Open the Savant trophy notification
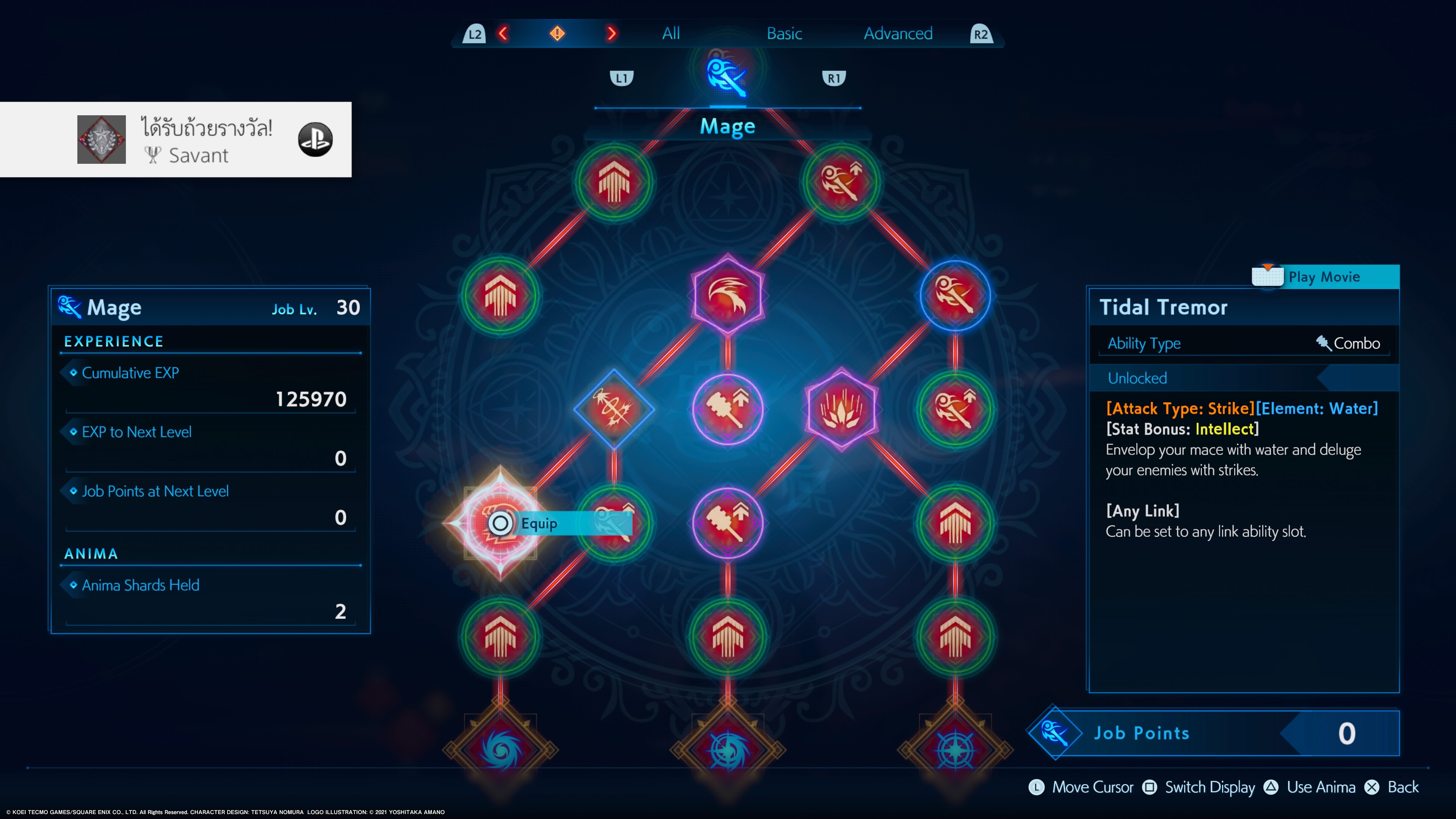Image resolution: width=1456 pixels, height=819 pixels. click(175, 140)
